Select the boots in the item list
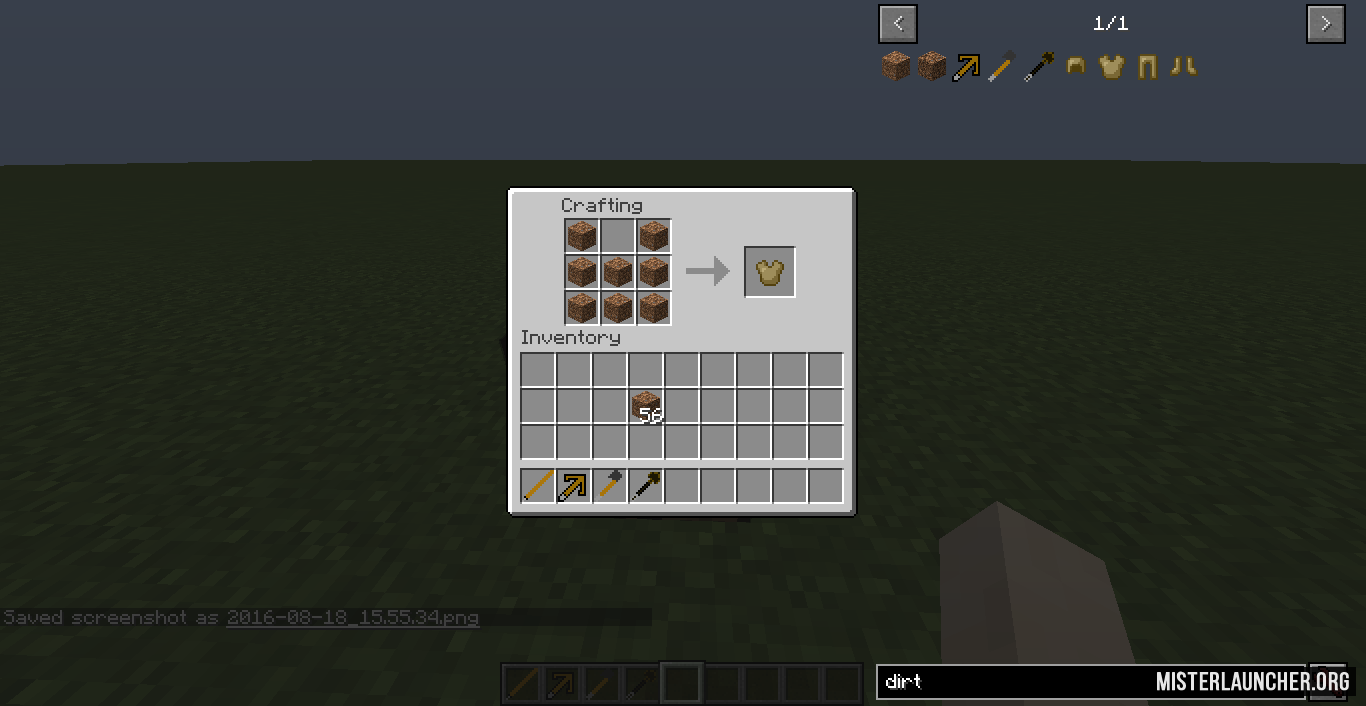The image size is (1366, 706). click(x=1183, y=67)
